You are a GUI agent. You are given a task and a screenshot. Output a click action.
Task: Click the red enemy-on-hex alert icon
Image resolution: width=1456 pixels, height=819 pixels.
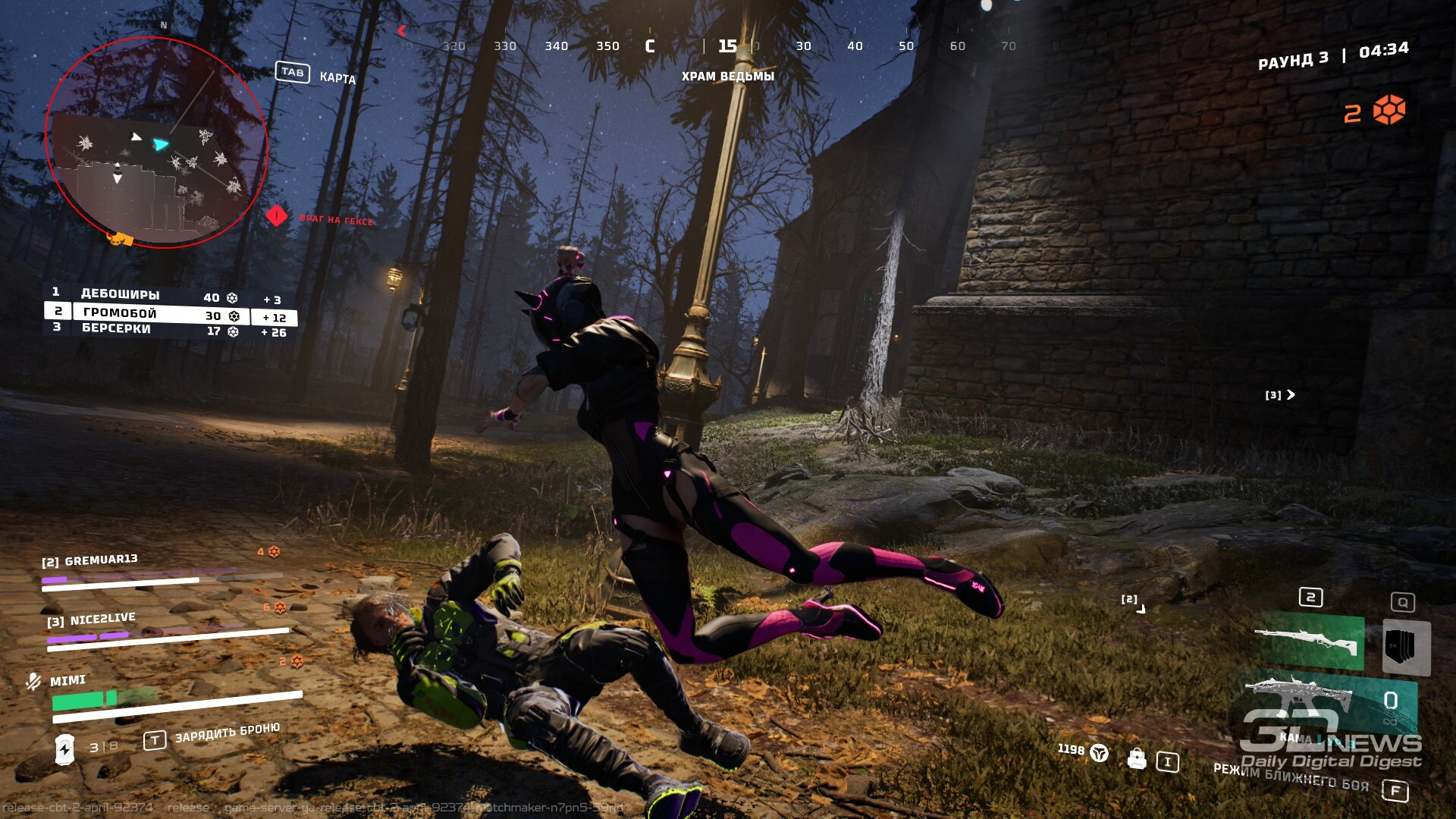click(x=277, y=216)
